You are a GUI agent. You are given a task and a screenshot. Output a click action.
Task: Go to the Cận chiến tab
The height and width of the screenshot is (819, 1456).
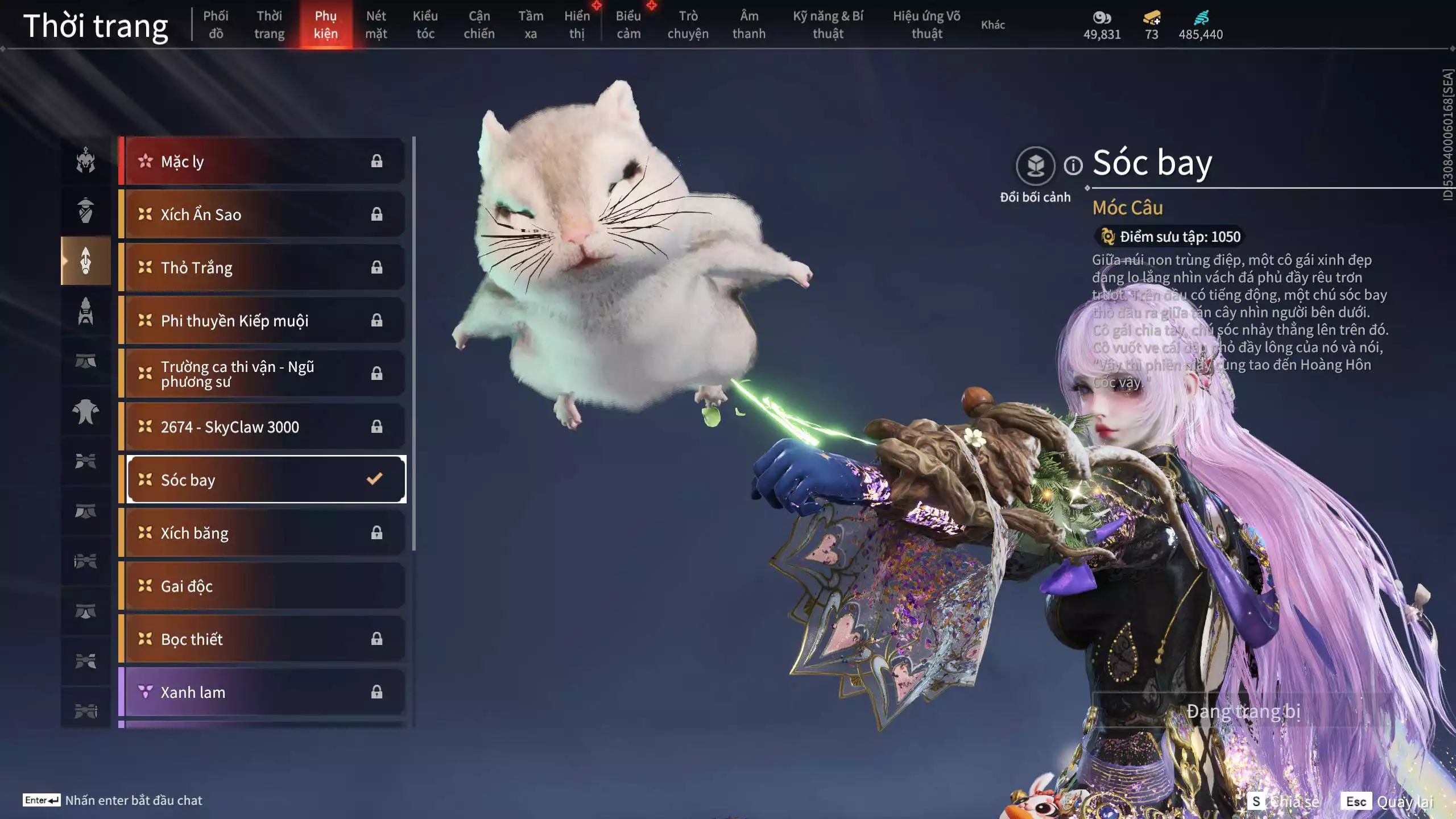pyautogui.click(x=479, y=24)
